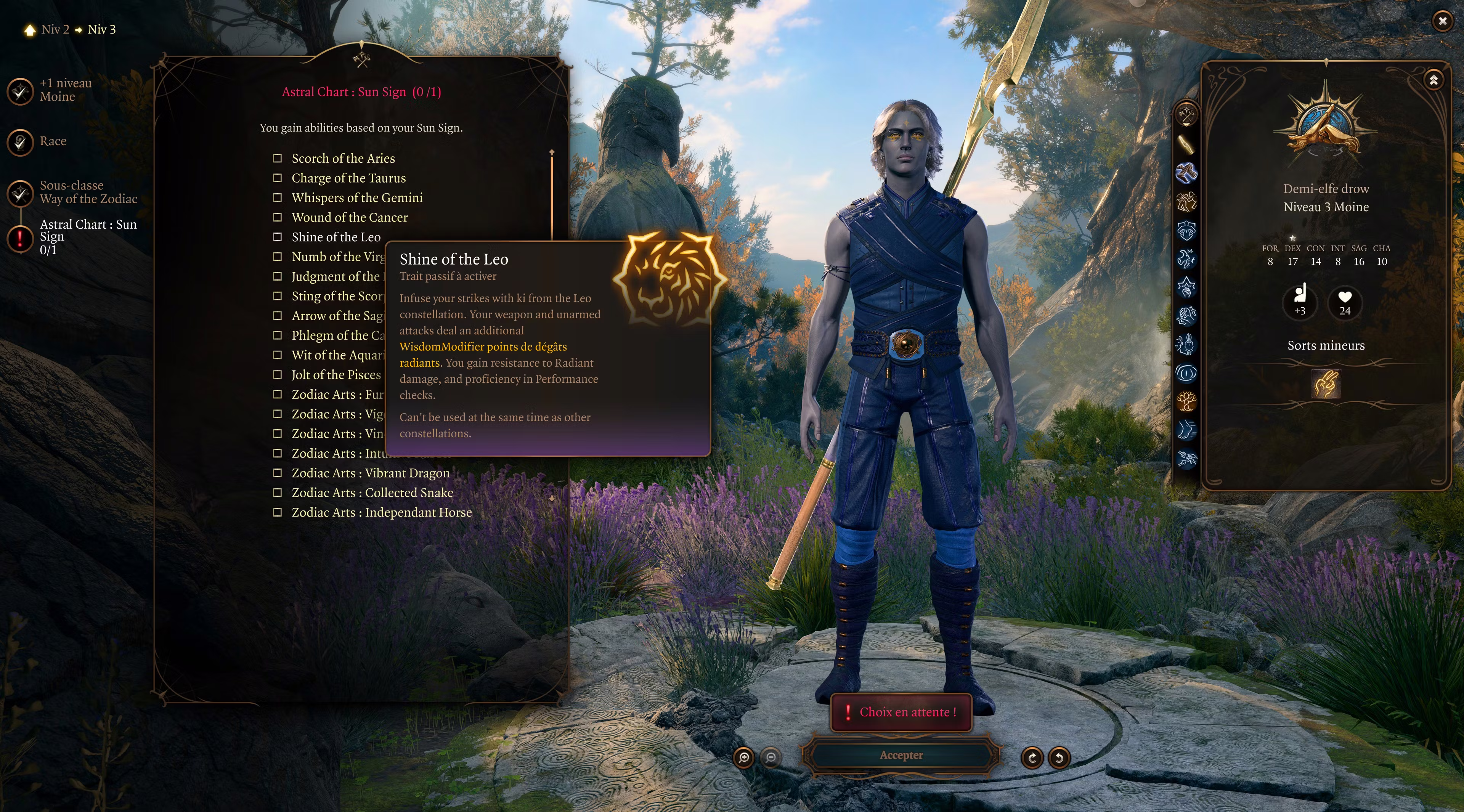
Task: Open Sous-classe Way of the Zodiac step
Action: 21,193
